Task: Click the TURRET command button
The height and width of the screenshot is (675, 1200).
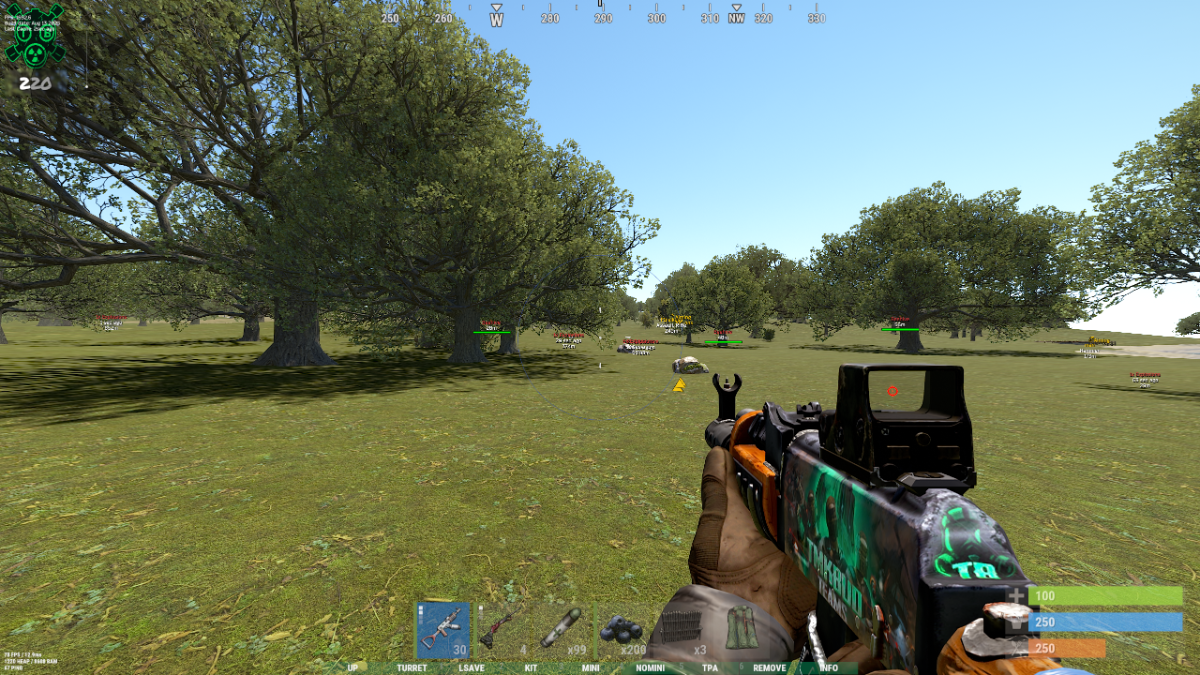Action: coord(411,668)
